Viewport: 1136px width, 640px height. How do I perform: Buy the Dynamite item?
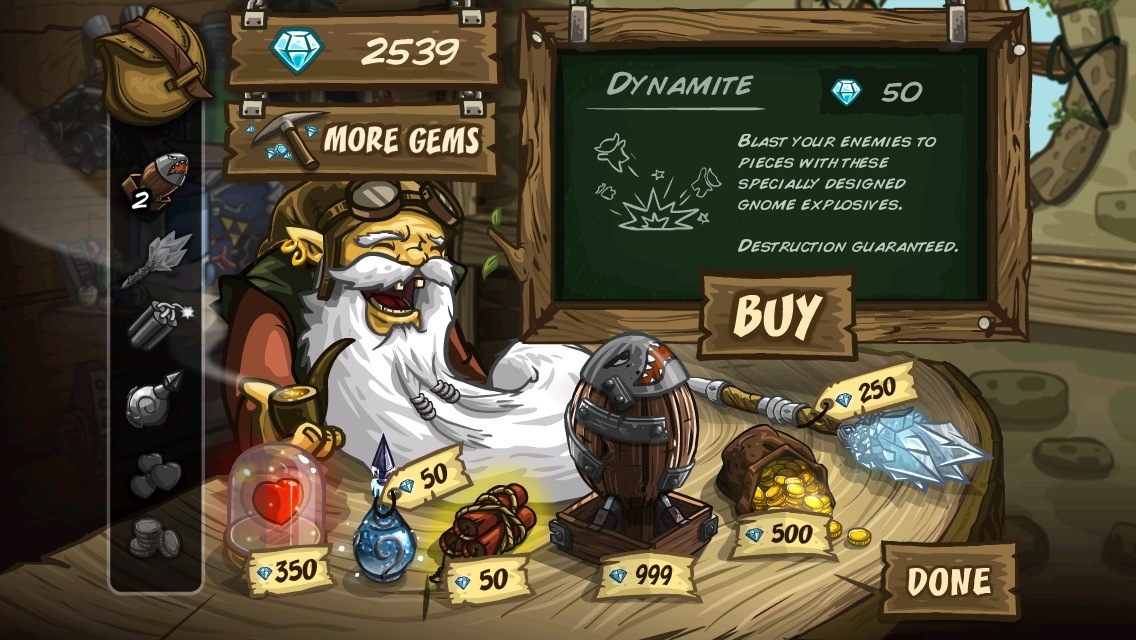(777, 315)
